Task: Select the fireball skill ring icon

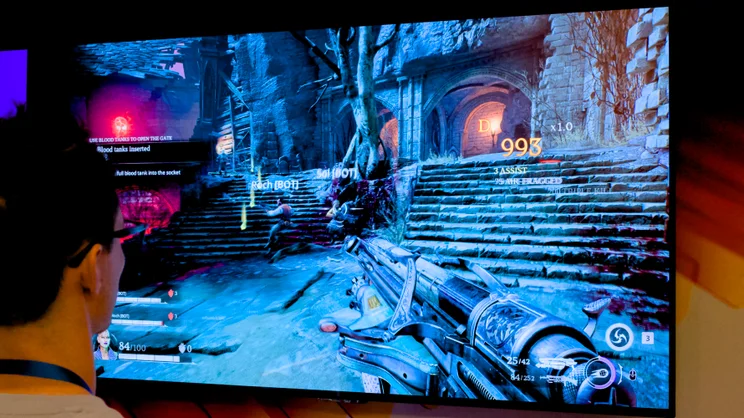Action: pos(602,372)
